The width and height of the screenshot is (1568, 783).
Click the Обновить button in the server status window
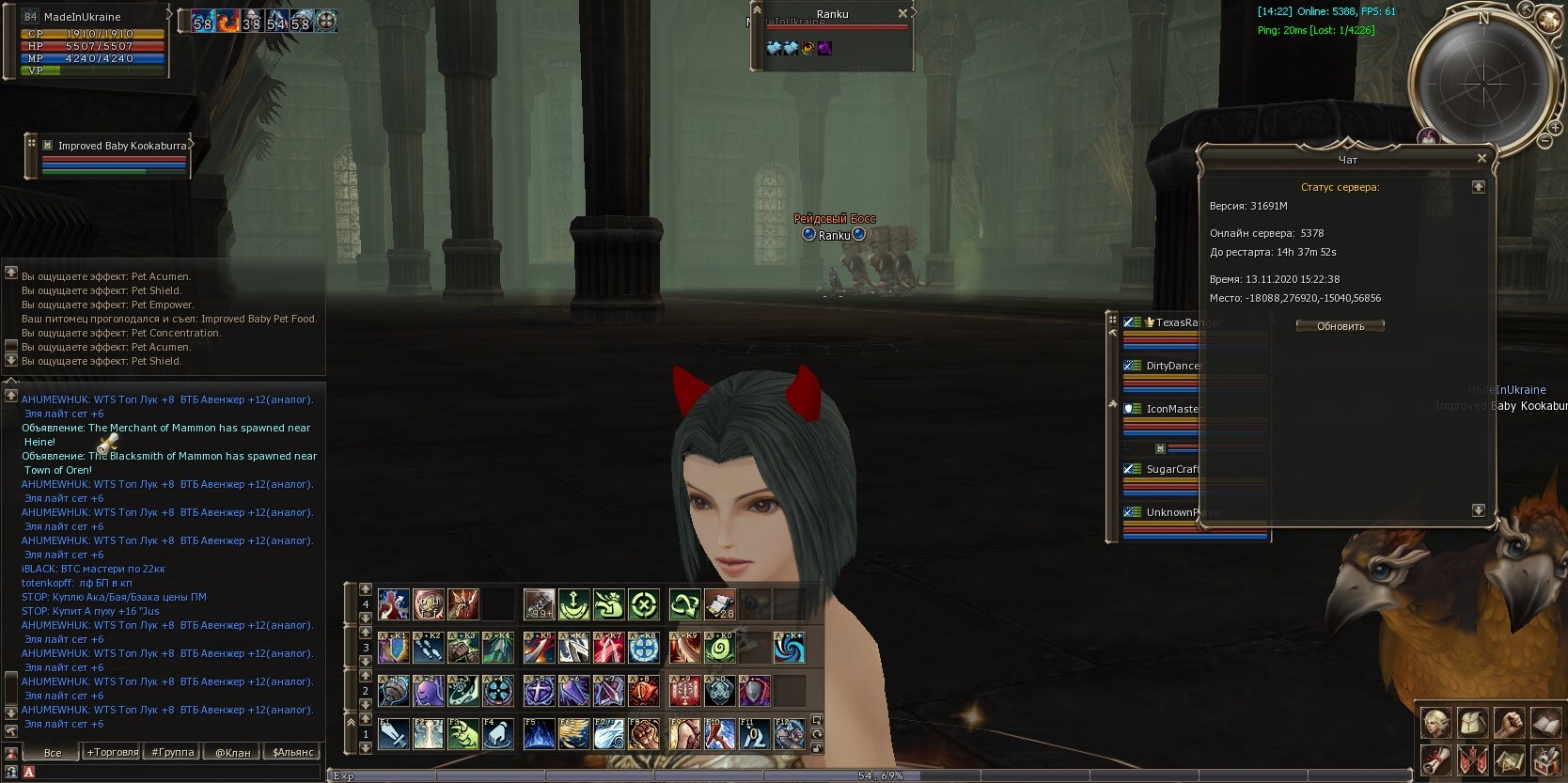pyautogui.click(x=1341, y=326)
